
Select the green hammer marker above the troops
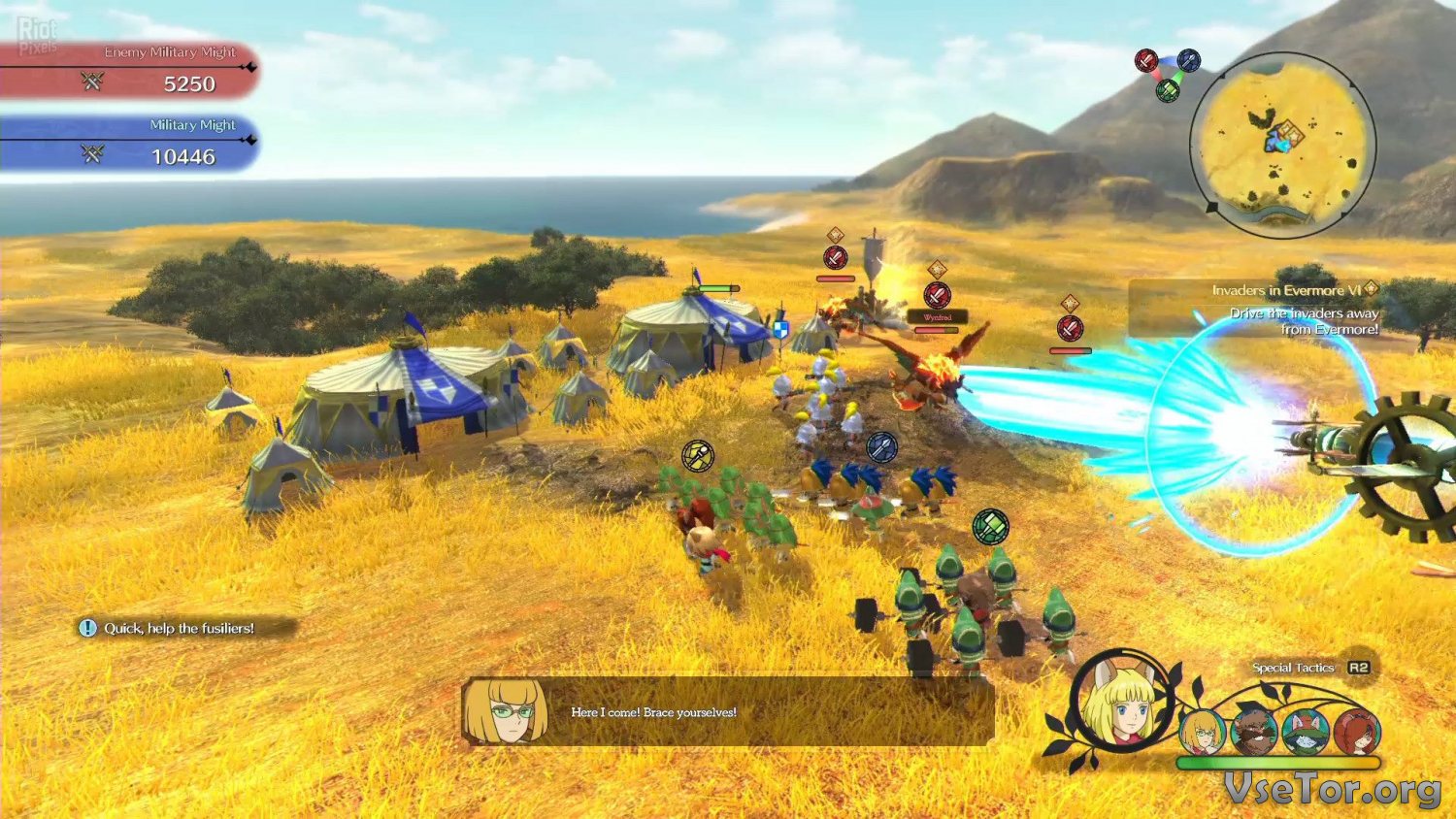click(x=991, y=527)
